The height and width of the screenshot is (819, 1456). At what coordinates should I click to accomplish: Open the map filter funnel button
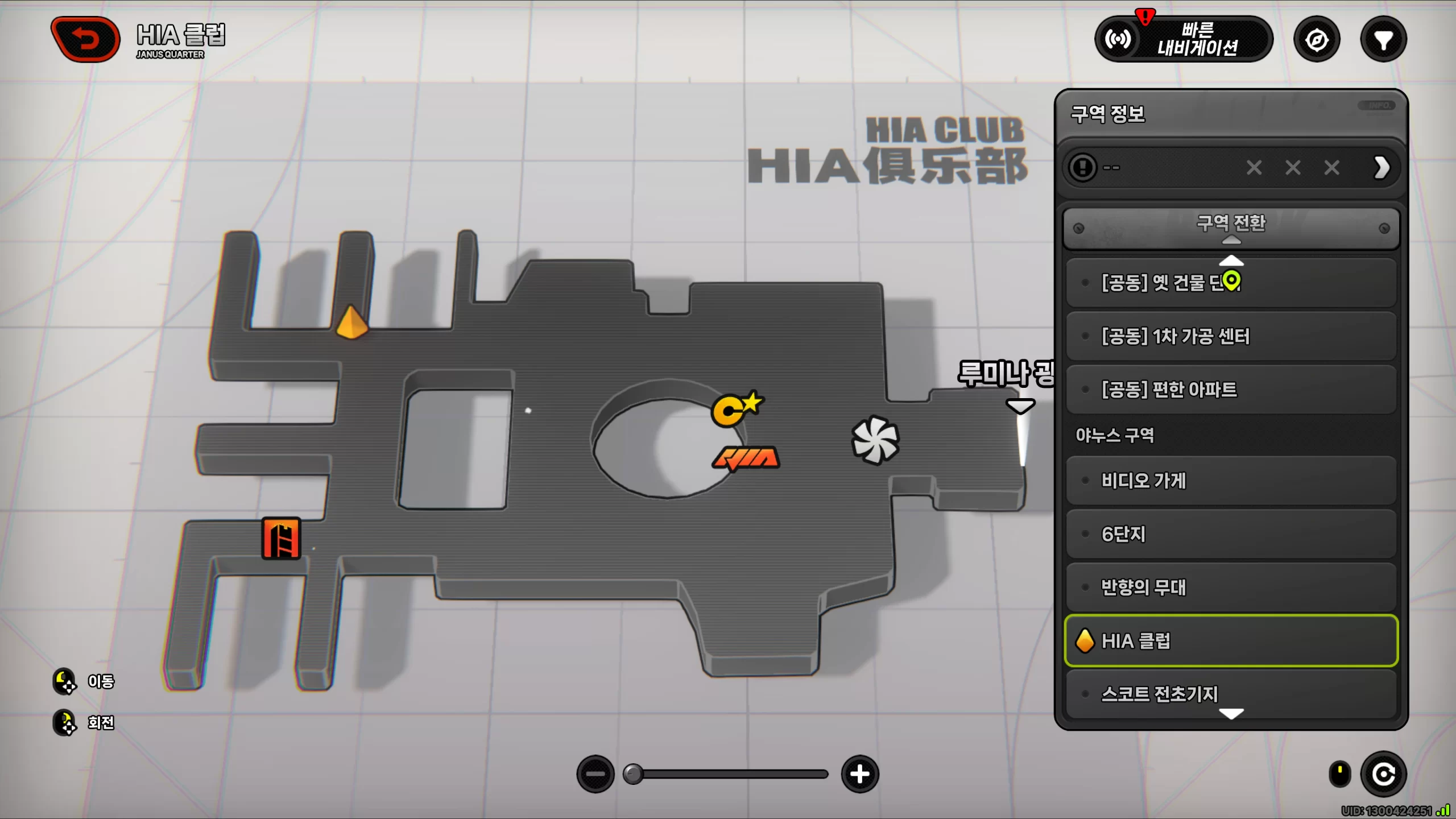(1383, 40)
